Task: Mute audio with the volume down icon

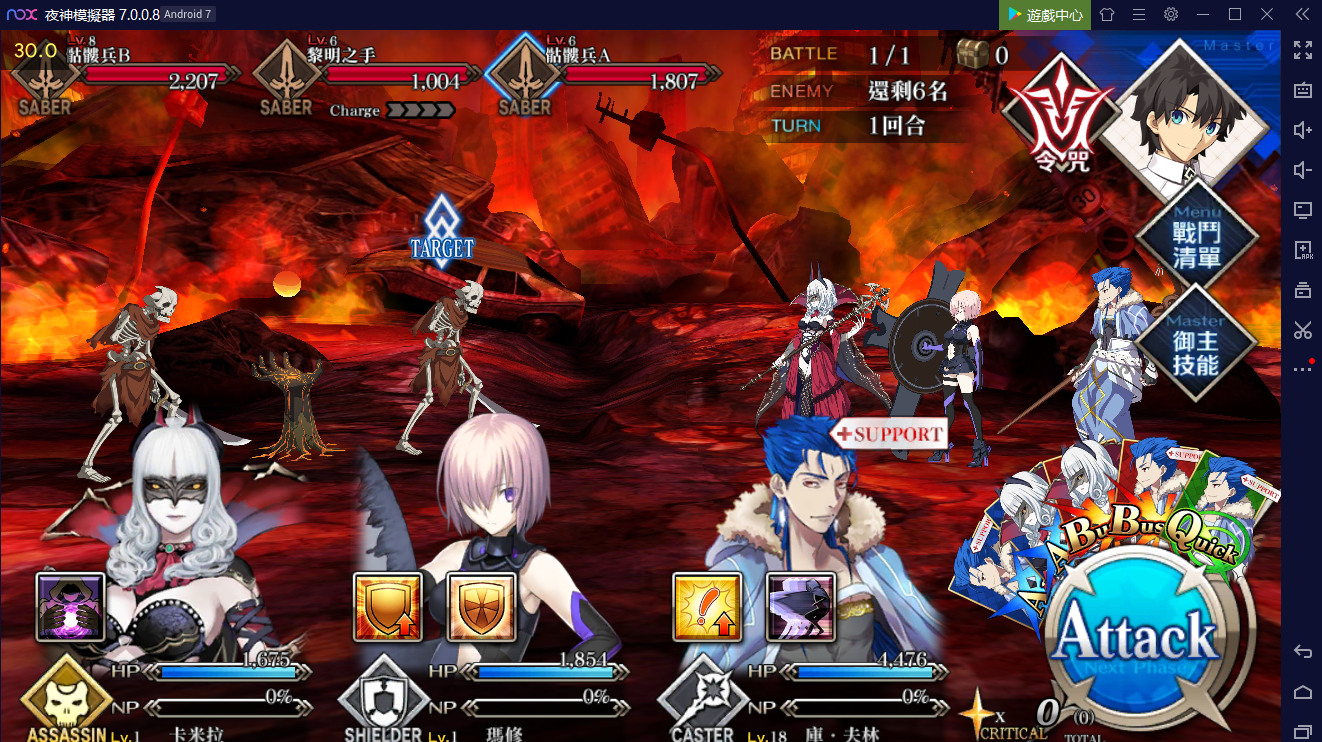Action: (x=1303, y=170)
